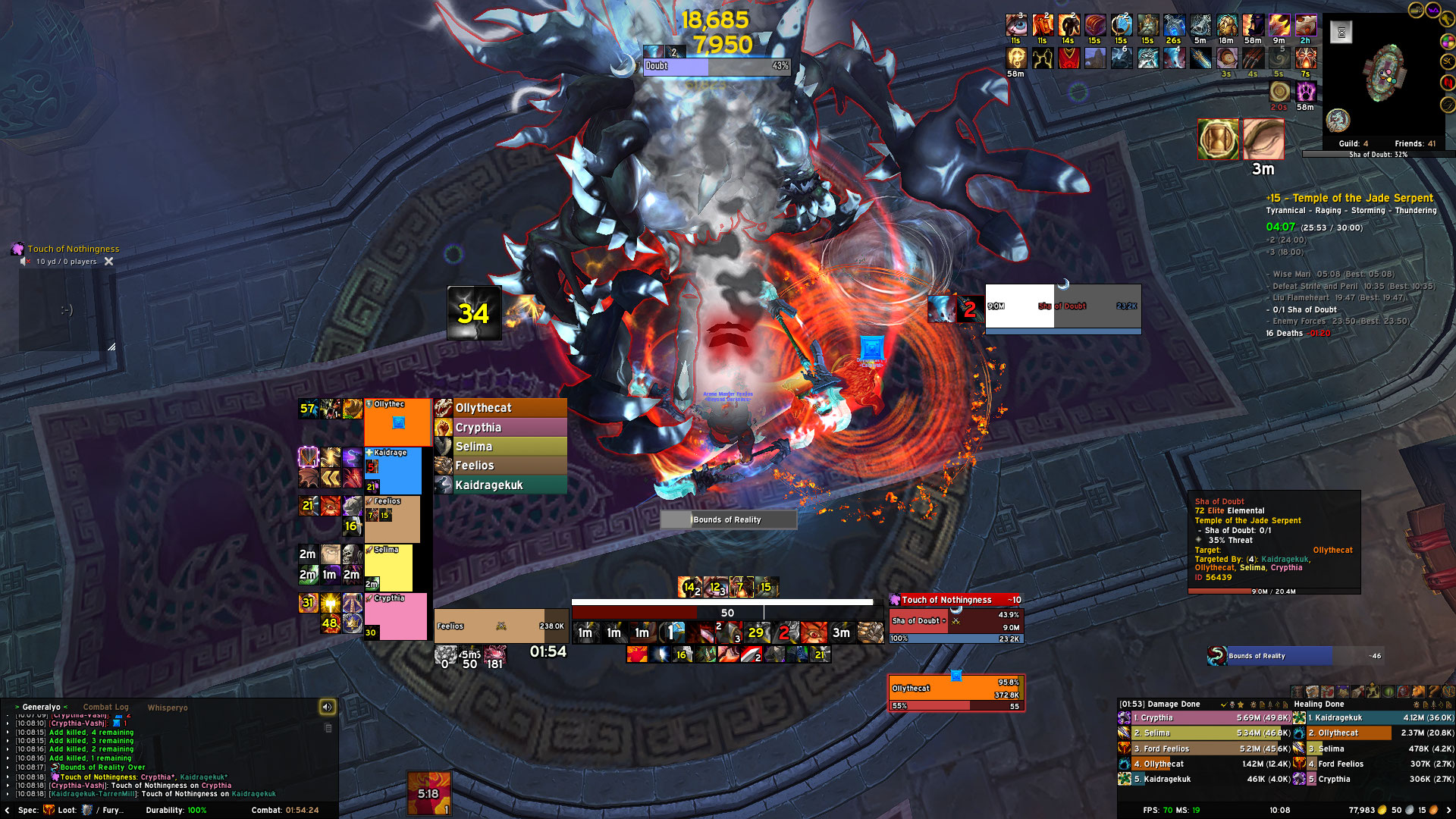
Task: Select Crypthia's pink raid frame
Action: (395, 616)
